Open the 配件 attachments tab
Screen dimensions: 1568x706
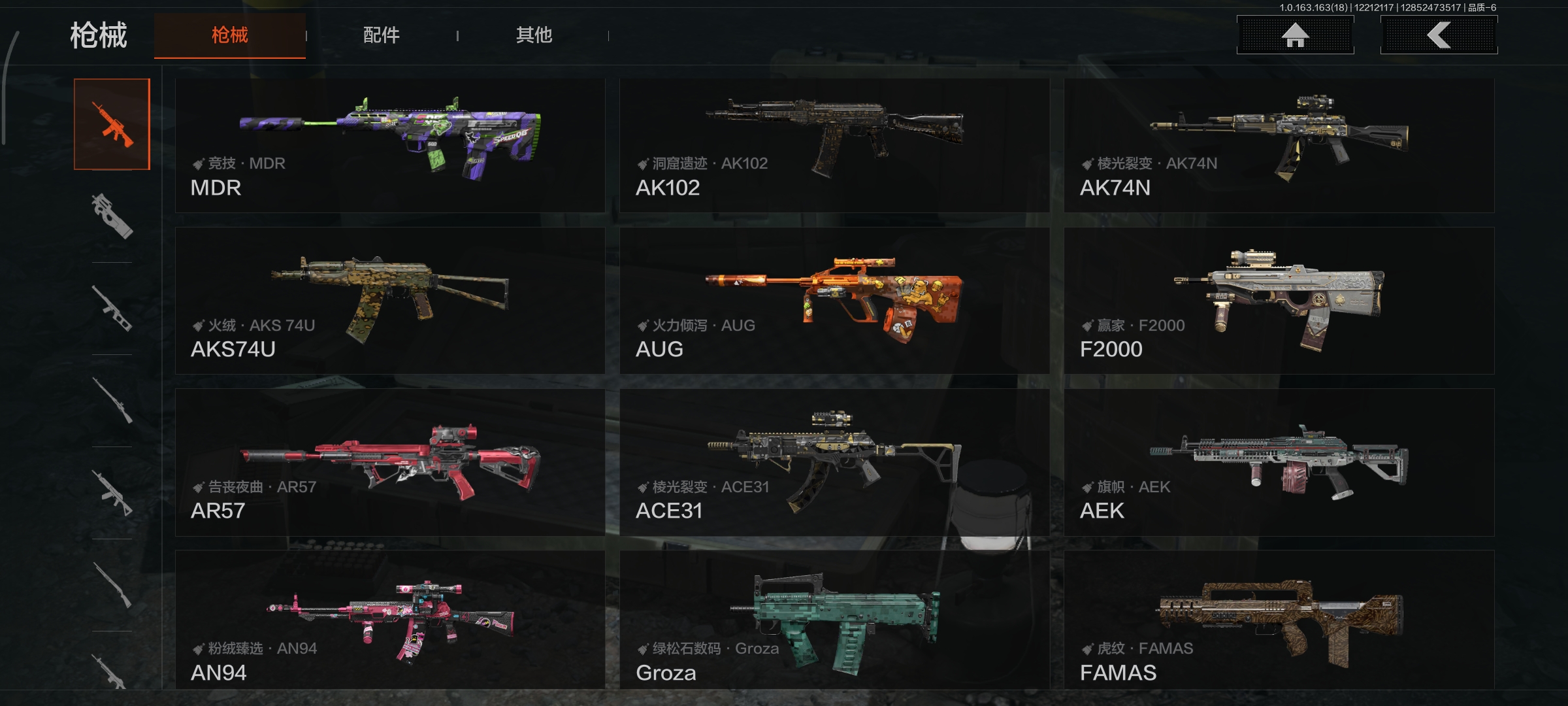click(x=381, y=35)
